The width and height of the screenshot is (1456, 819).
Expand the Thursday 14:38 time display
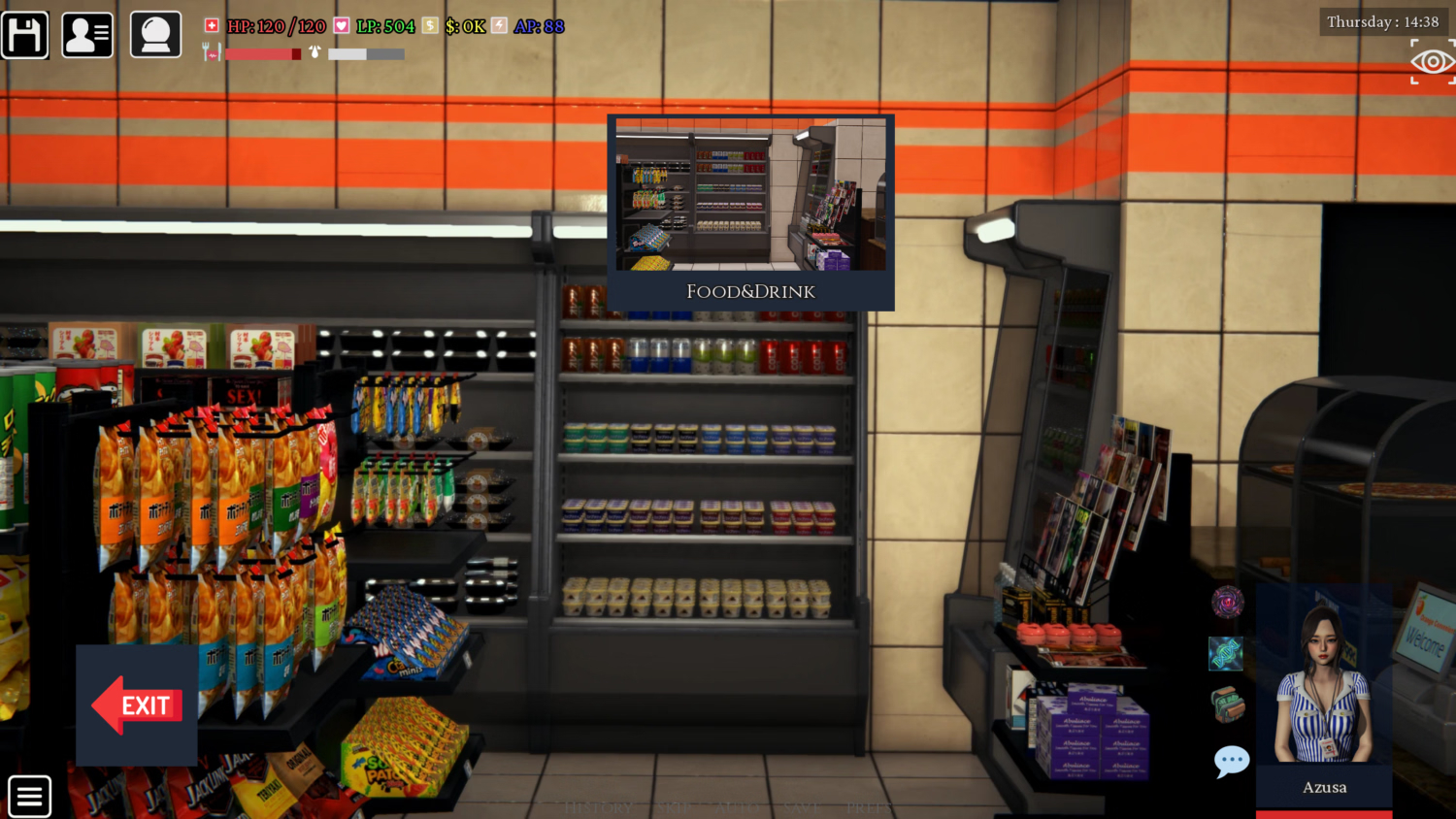click(x=1381, y=20)
